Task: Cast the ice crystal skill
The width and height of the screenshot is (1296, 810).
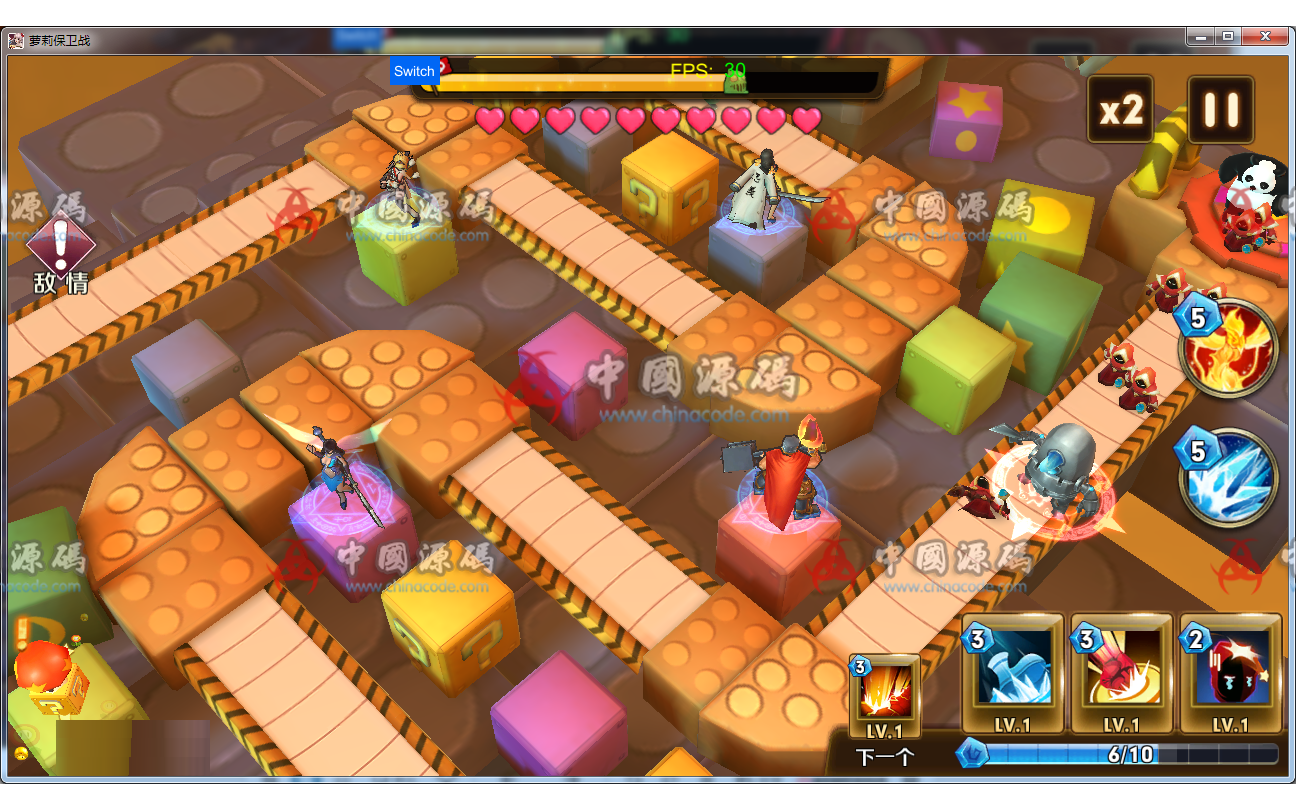Action: pos(1229,476)
